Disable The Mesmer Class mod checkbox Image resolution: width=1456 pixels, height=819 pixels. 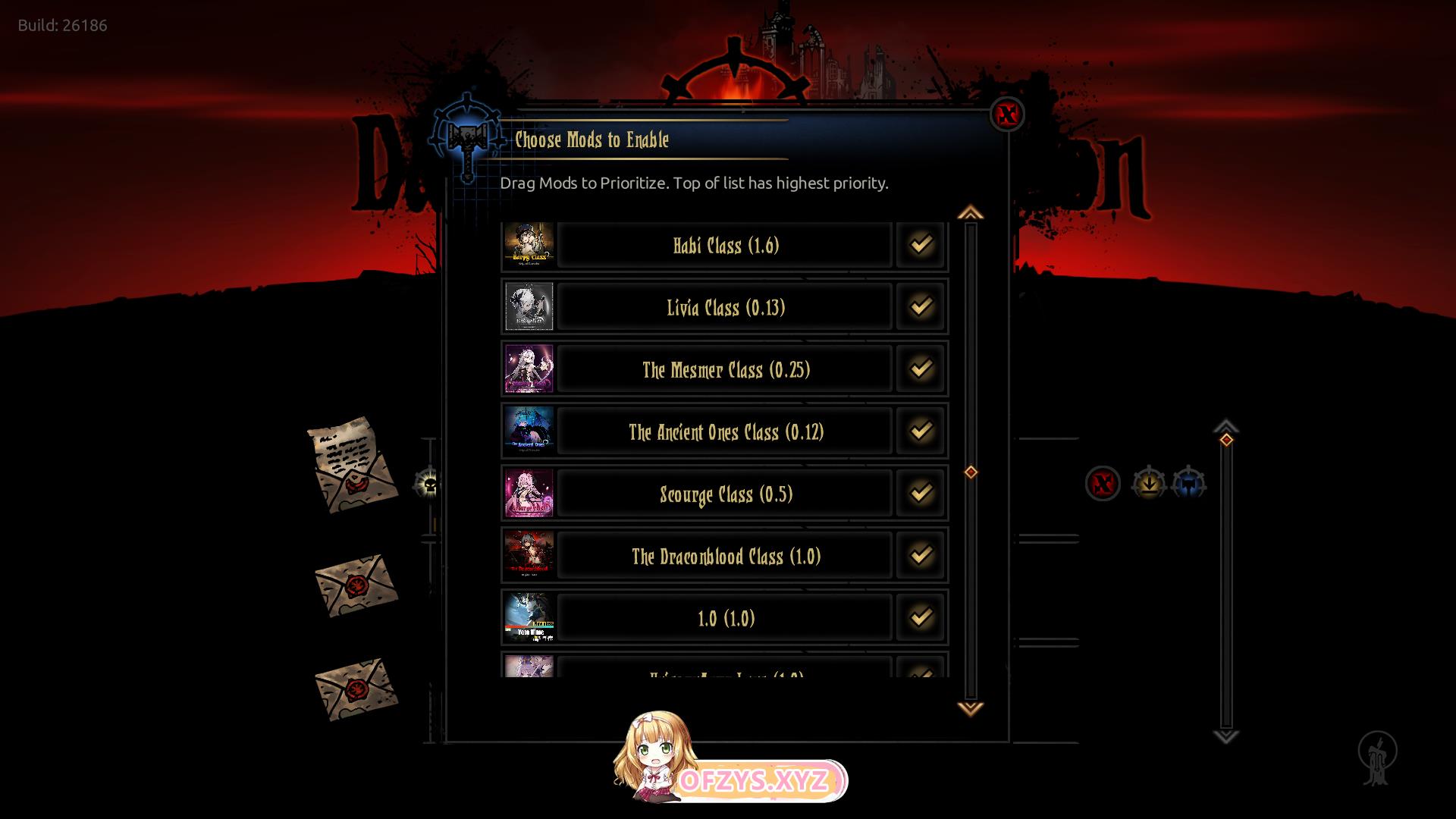click(921, 369)
